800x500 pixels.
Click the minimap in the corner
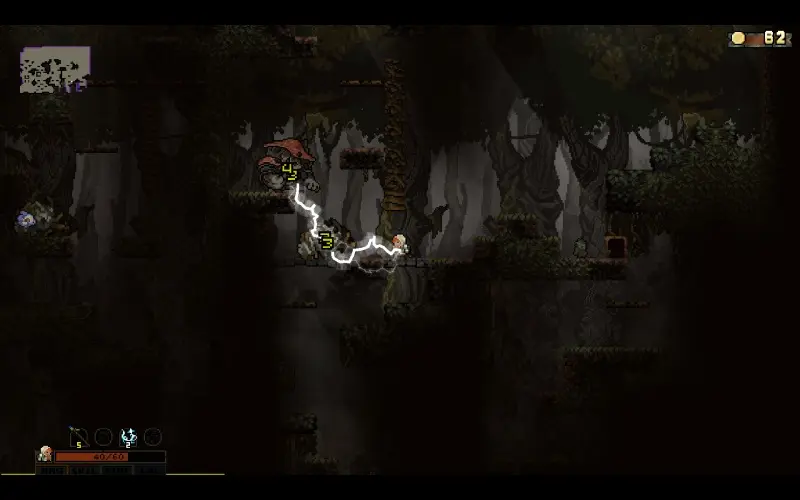coord(55,69)
